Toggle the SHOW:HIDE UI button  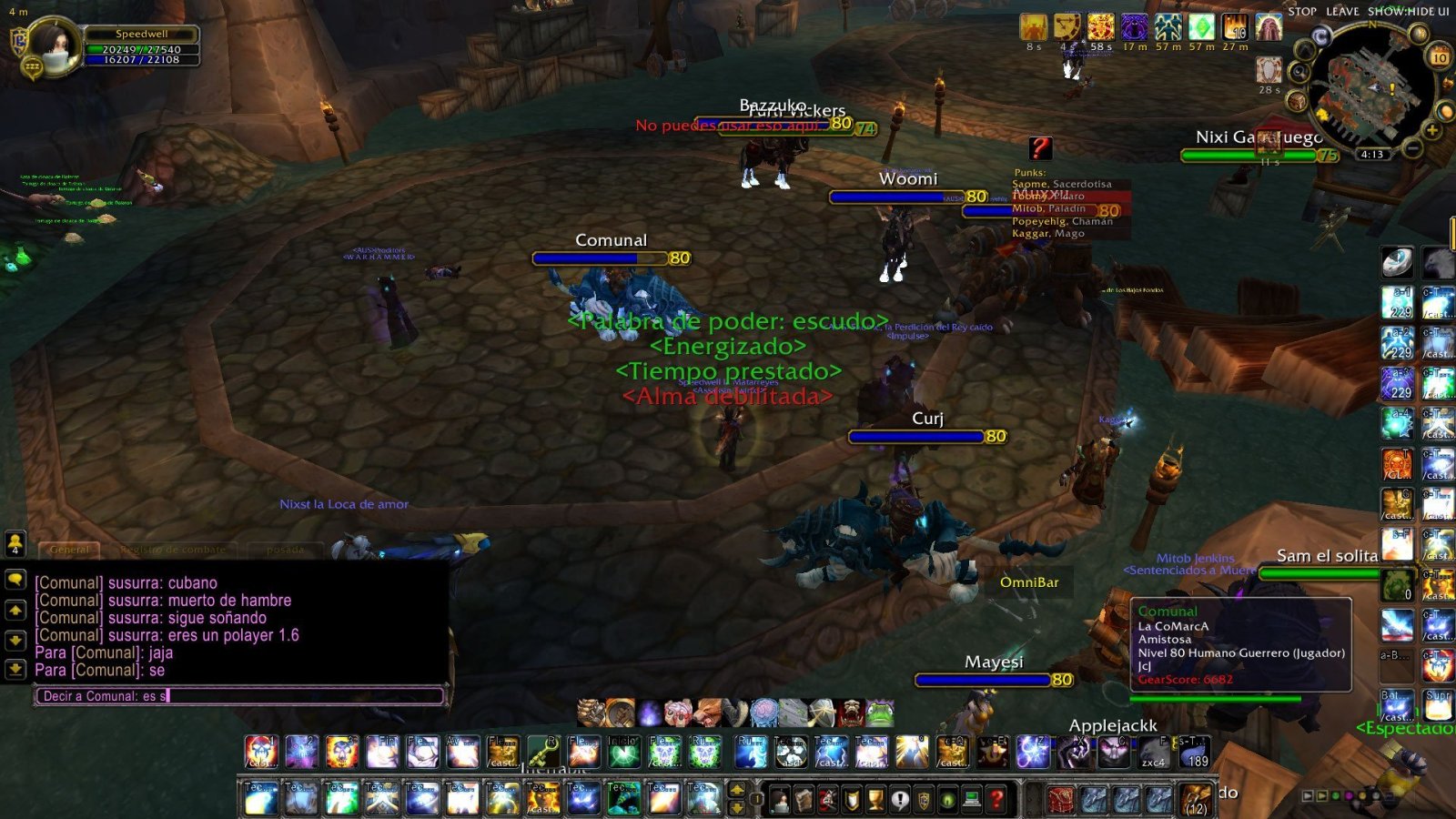1408,12
